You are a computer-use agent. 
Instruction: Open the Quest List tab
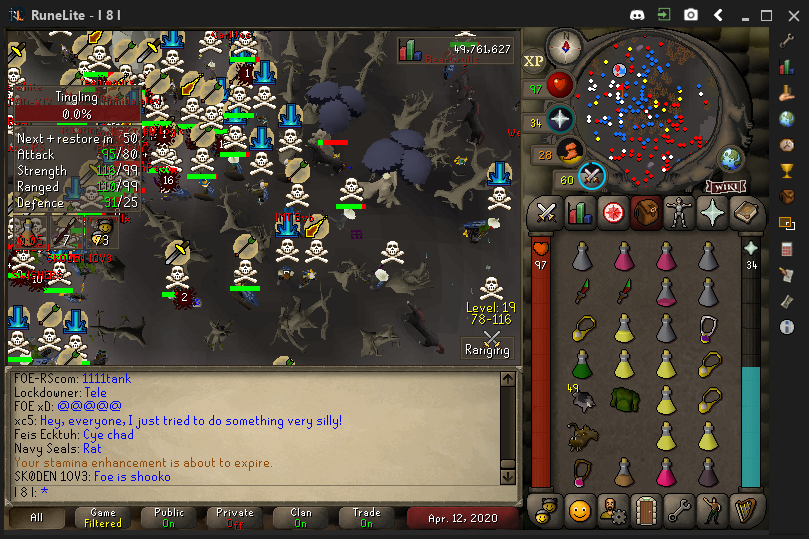coord(612,212)
